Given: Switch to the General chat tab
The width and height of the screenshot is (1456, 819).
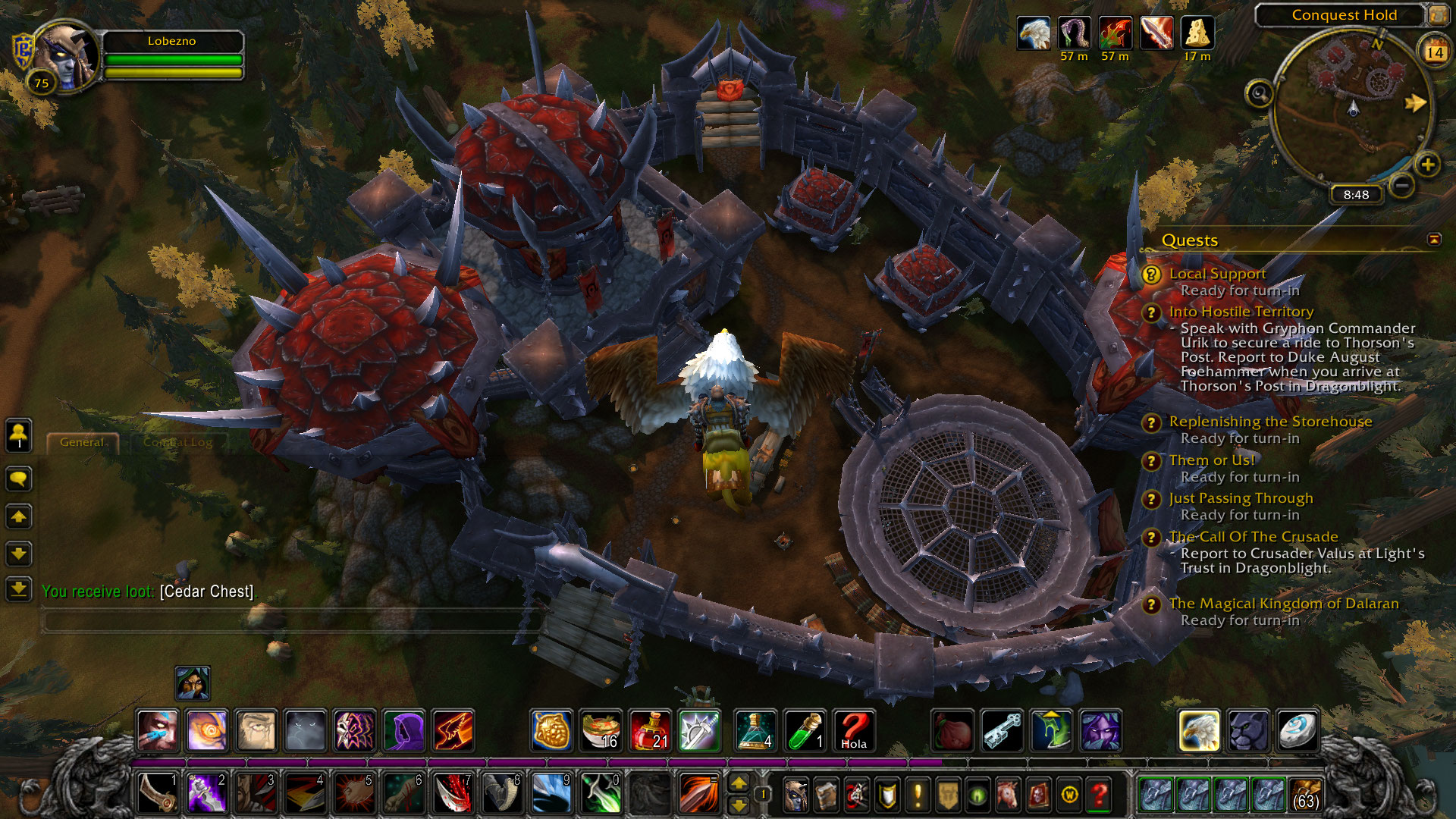Looking at the screenshot, I should (82, 442).
